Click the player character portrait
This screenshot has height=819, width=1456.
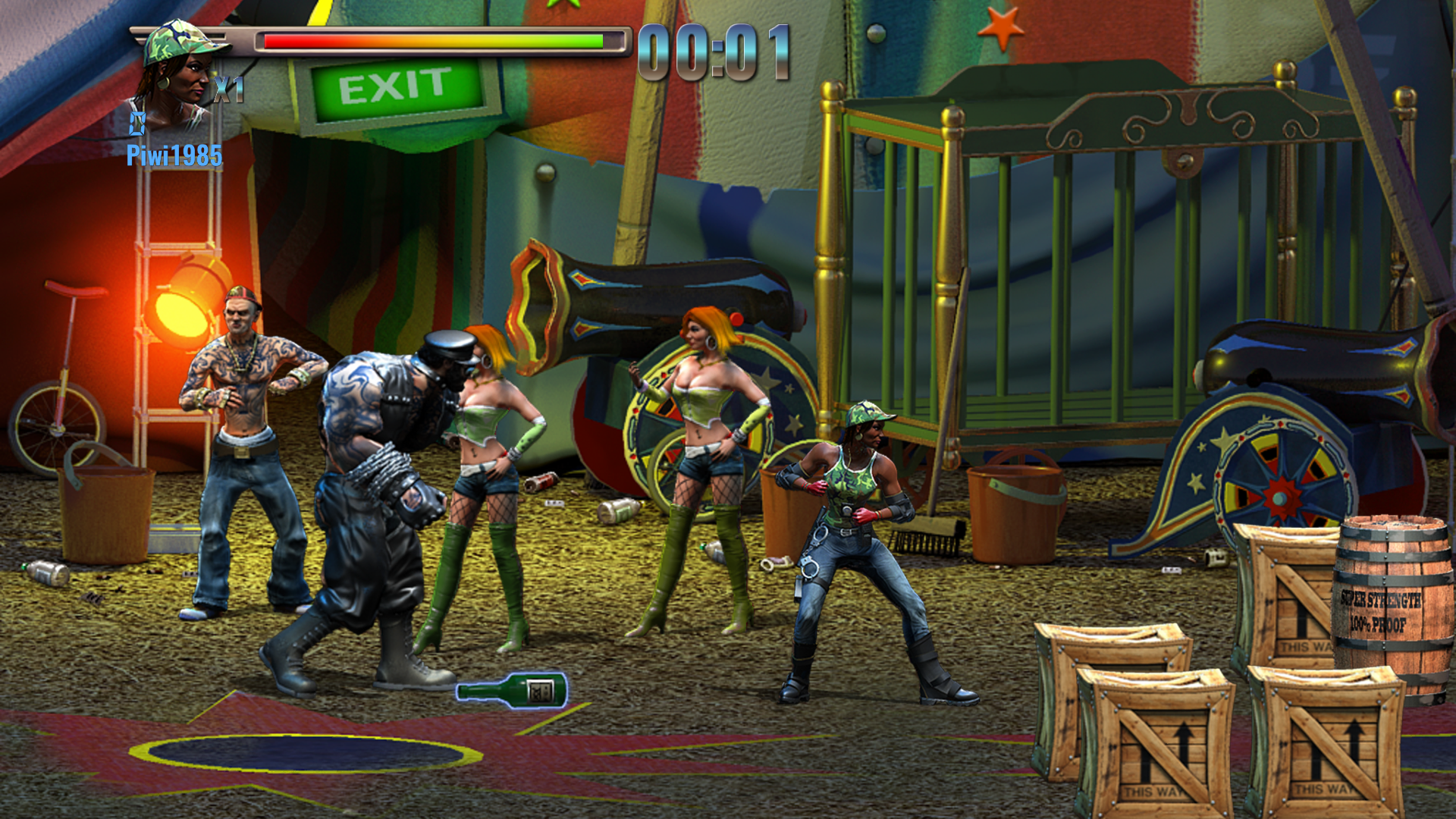click(179, 74)
